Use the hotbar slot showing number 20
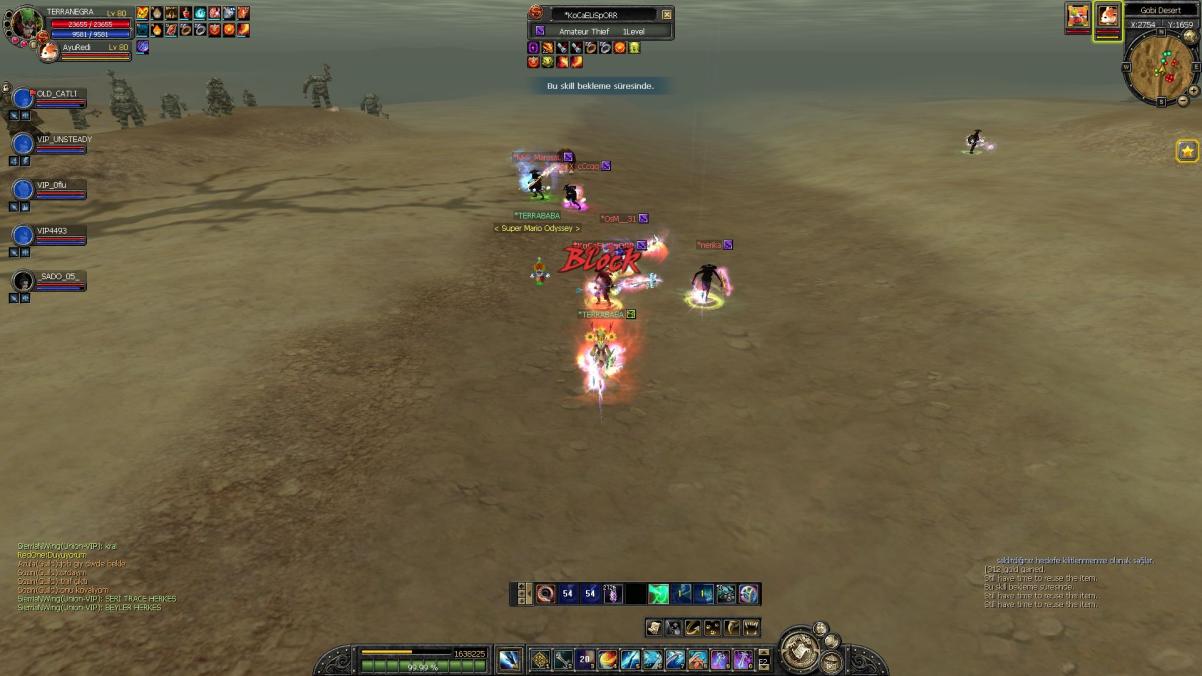 (x=585, y=659)
